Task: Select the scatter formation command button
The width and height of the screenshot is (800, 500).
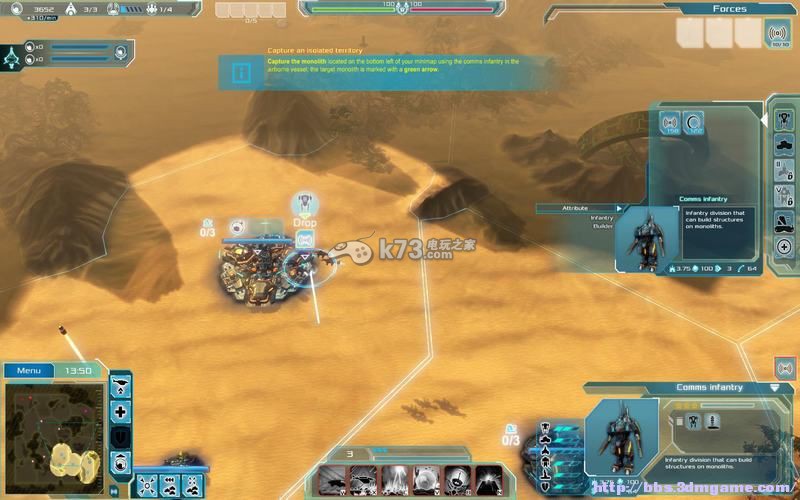Action: point(146,485)
